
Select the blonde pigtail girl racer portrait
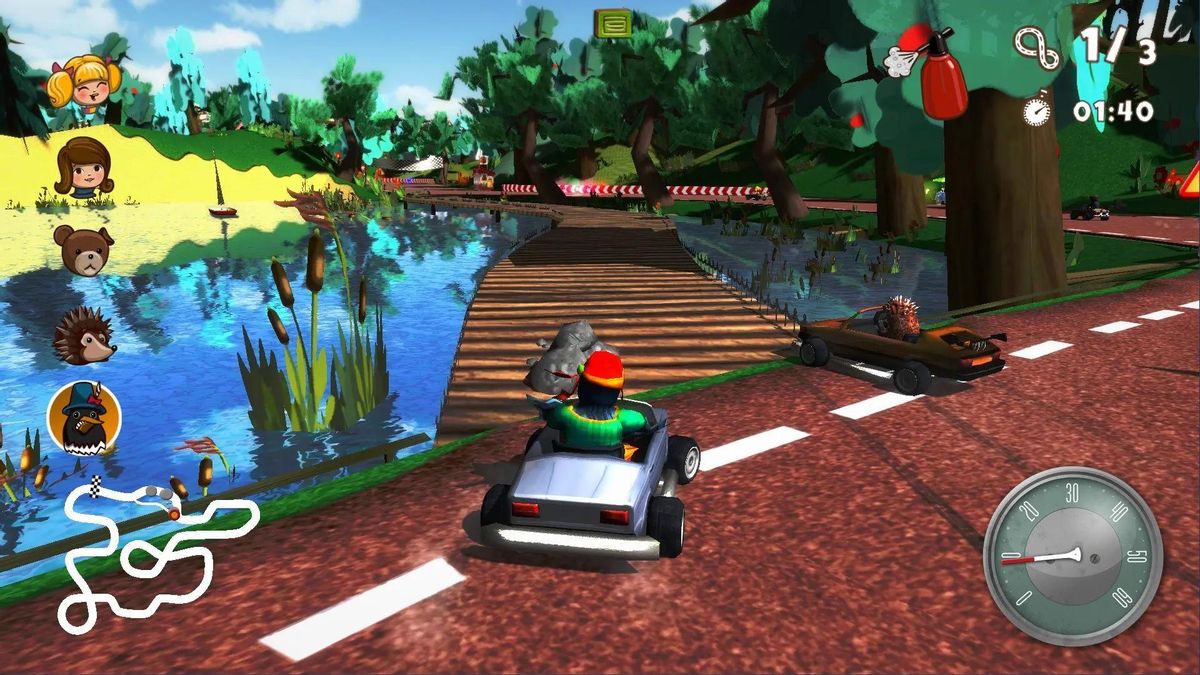click(84, 82)
